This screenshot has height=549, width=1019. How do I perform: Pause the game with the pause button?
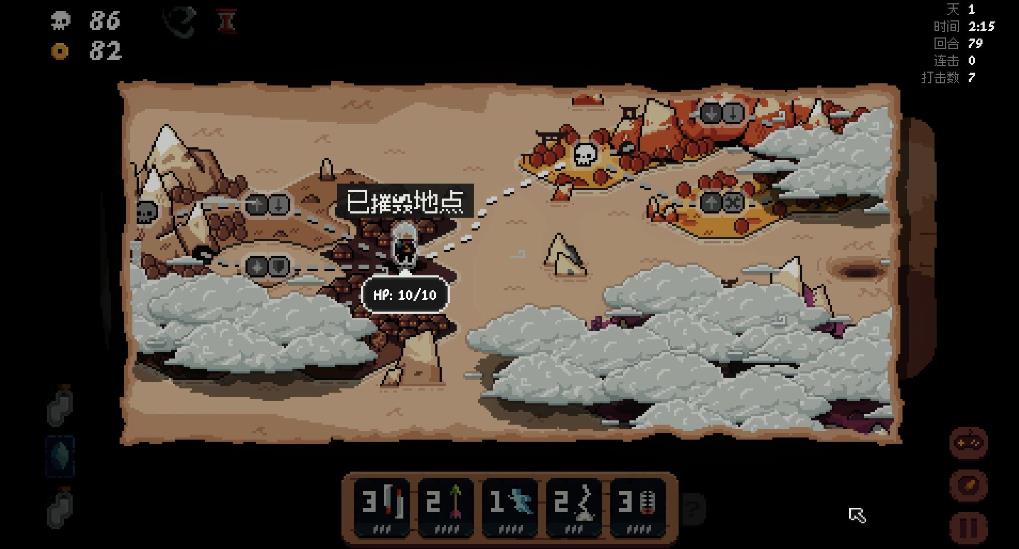[968, 527]
